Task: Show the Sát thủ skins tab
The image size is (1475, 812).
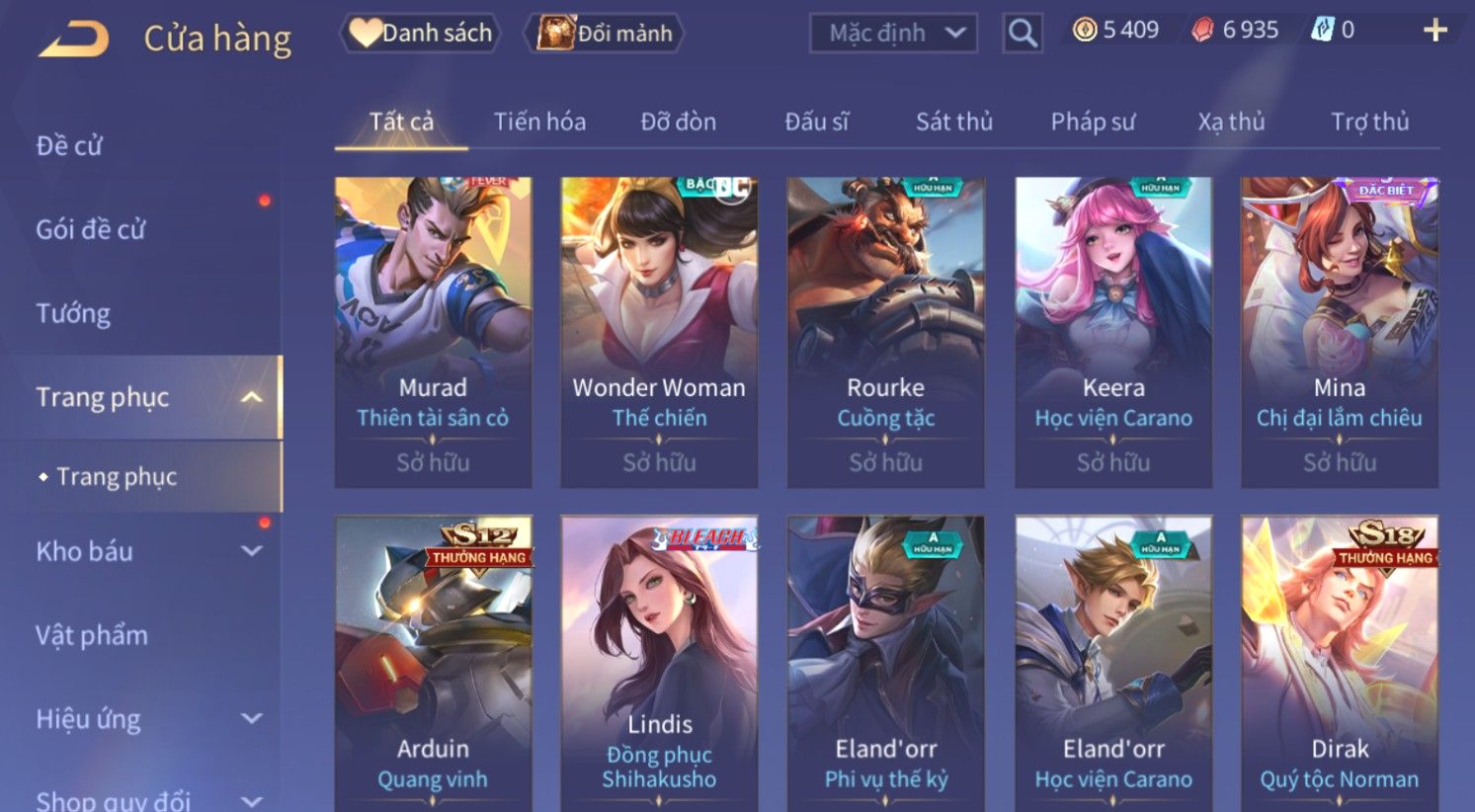Action: click(x=953, y=122)
